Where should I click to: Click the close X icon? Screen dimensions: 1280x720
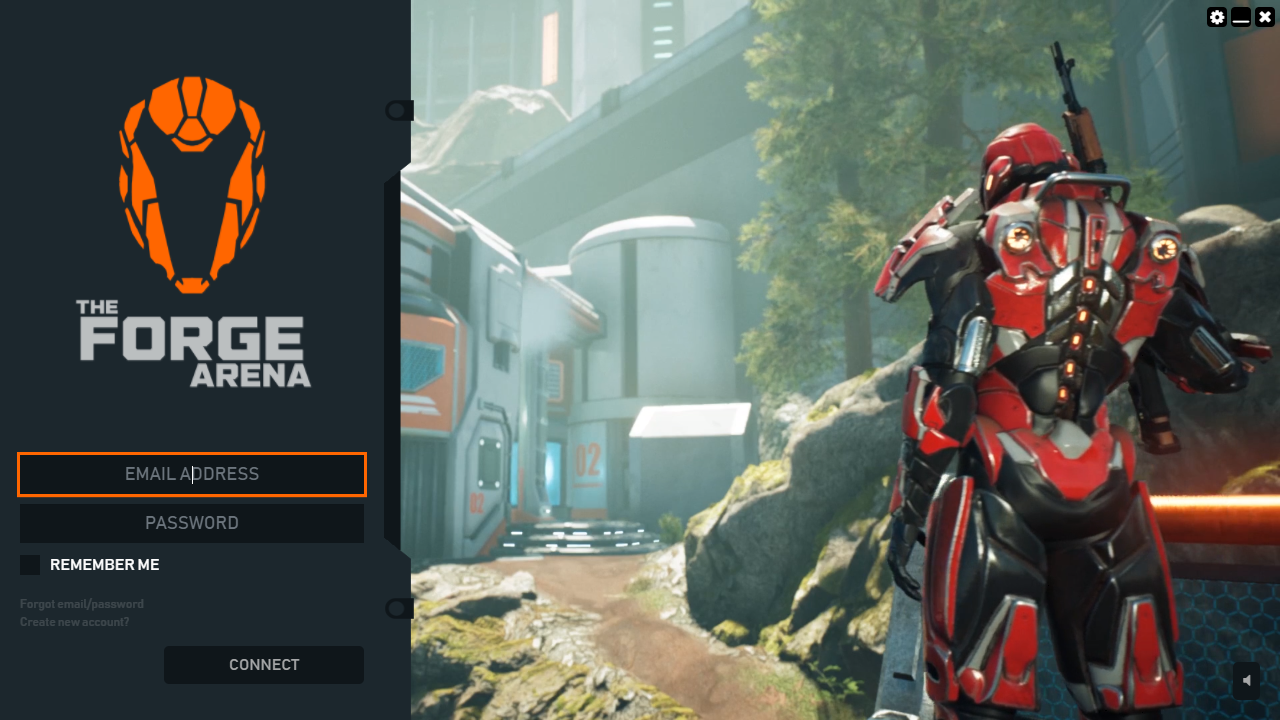[x=1264, y=17]
